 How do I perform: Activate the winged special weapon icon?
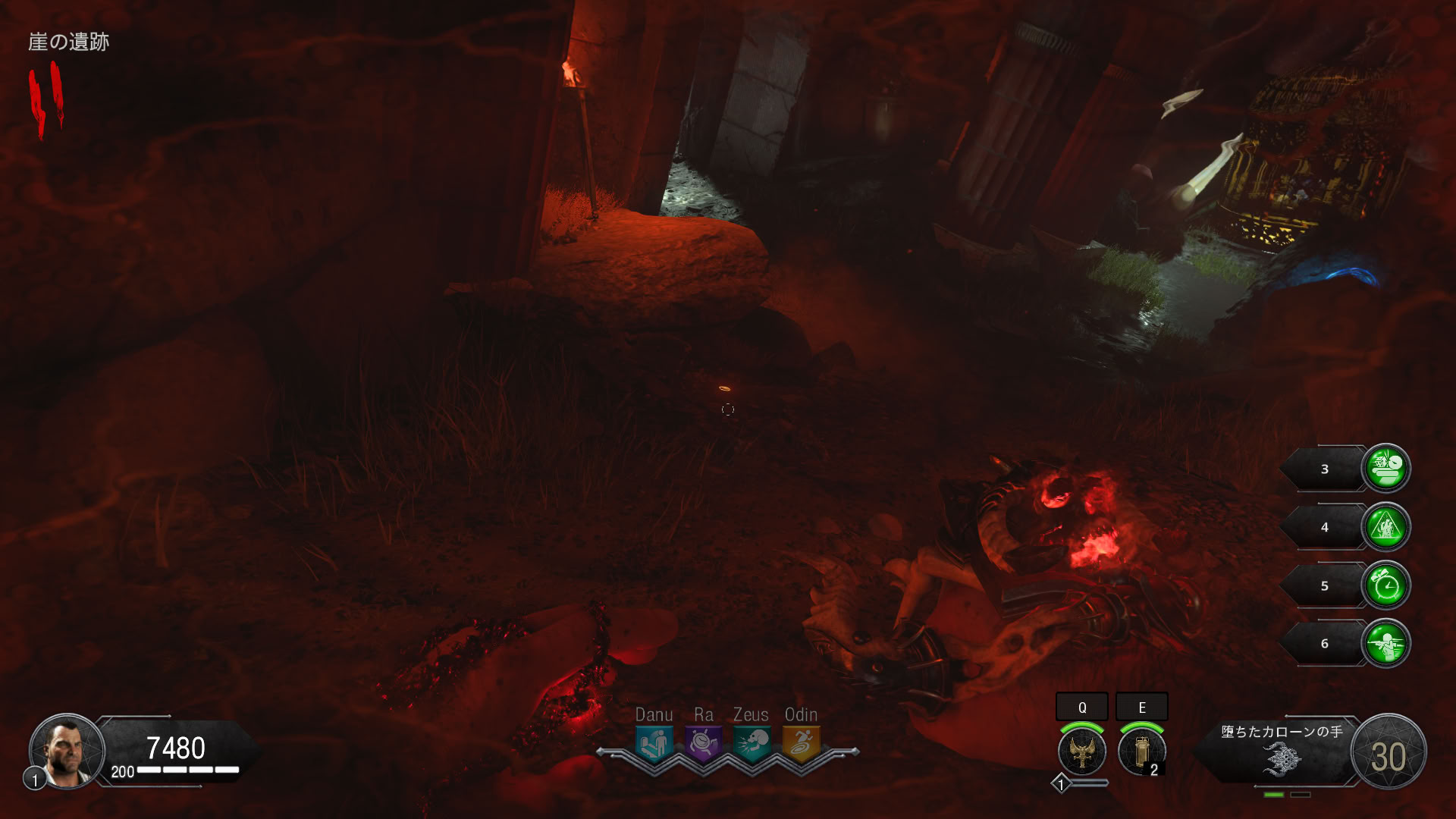(x=1082, y=752)
